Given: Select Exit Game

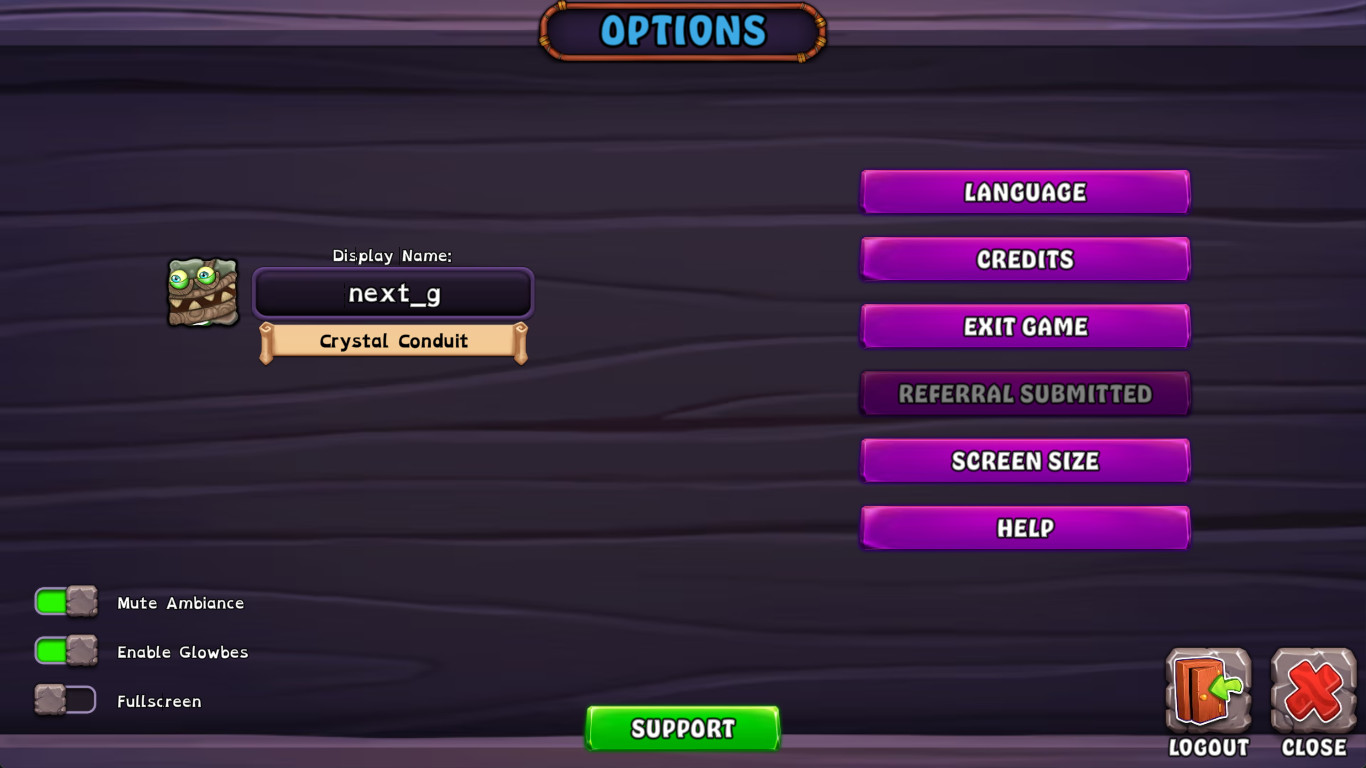Looking at the screenshot, I should (1024, 326).
